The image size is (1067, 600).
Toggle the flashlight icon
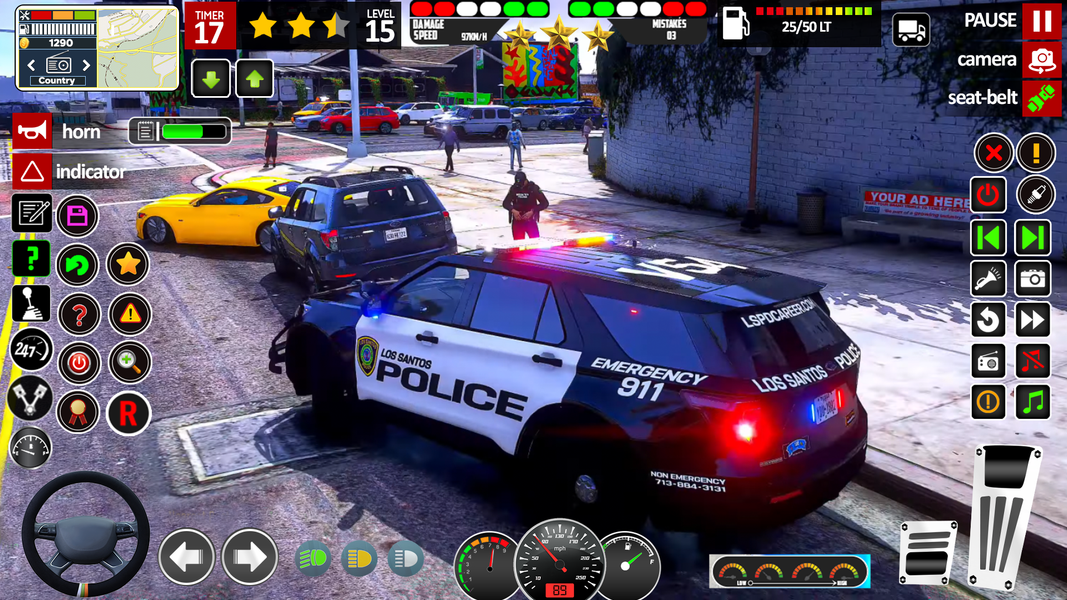(x=989, y=279)
